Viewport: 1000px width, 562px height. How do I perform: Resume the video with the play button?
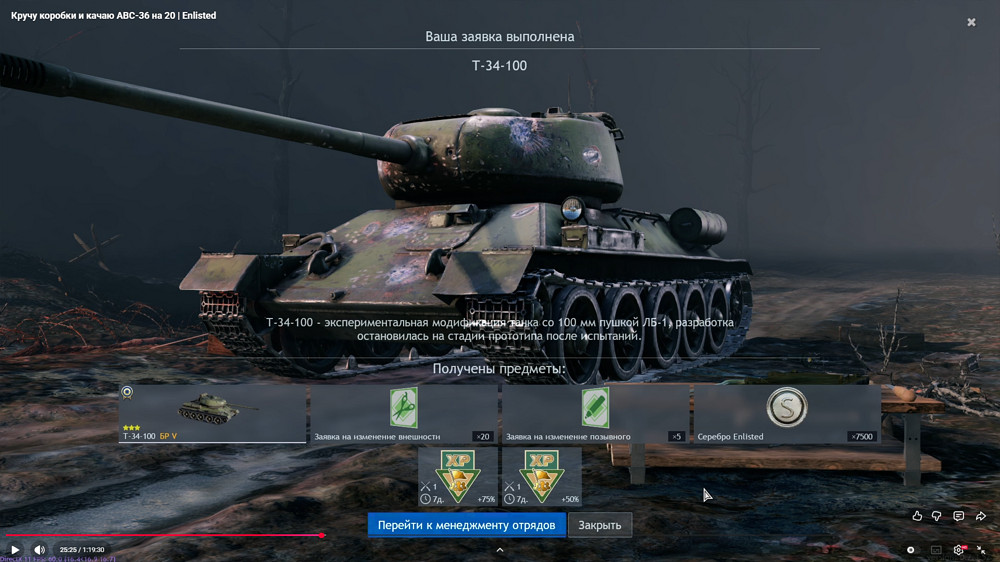15,549
